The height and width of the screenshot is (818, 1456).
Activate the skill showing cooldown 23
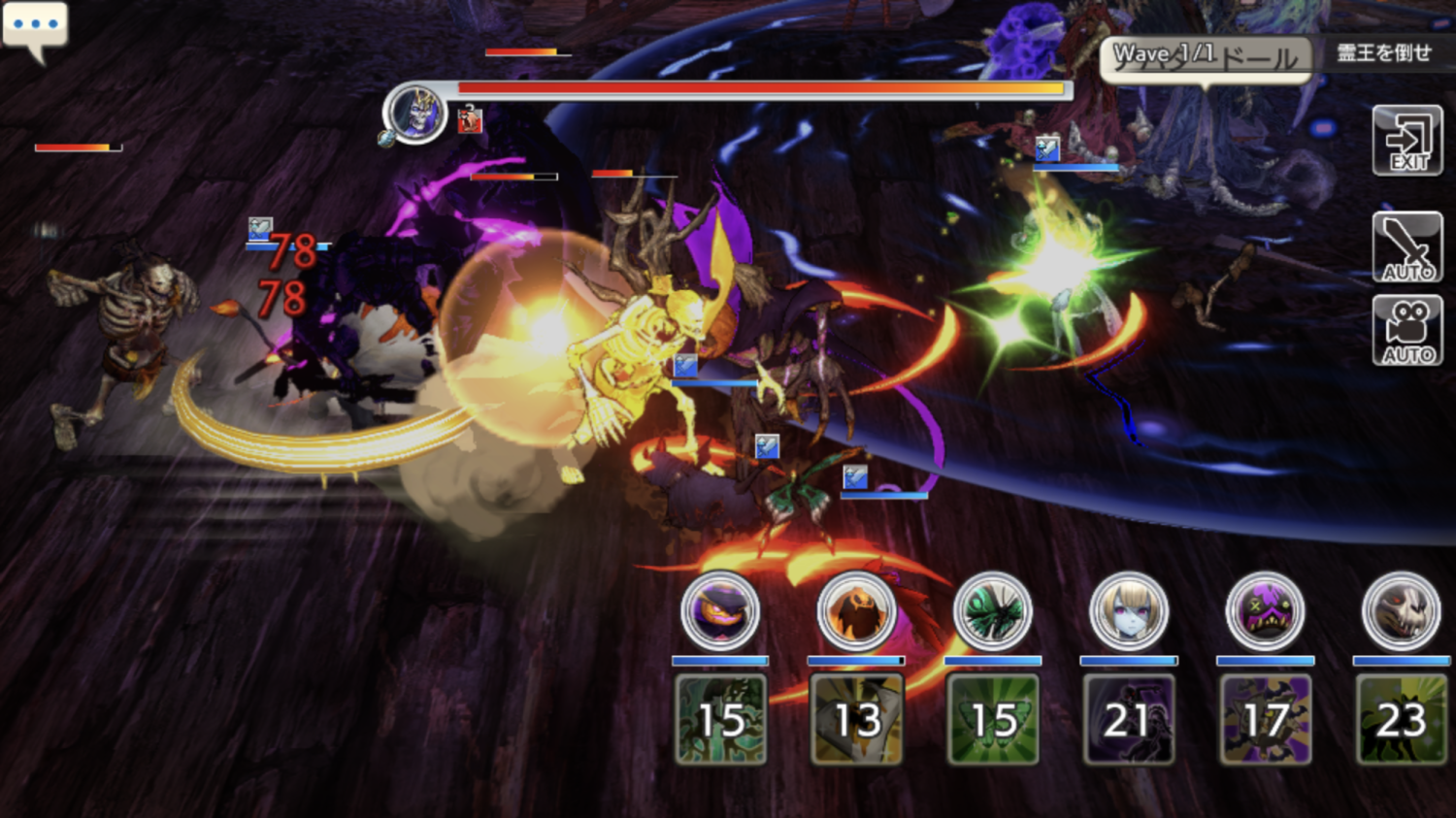click(x=1401, y=719)
